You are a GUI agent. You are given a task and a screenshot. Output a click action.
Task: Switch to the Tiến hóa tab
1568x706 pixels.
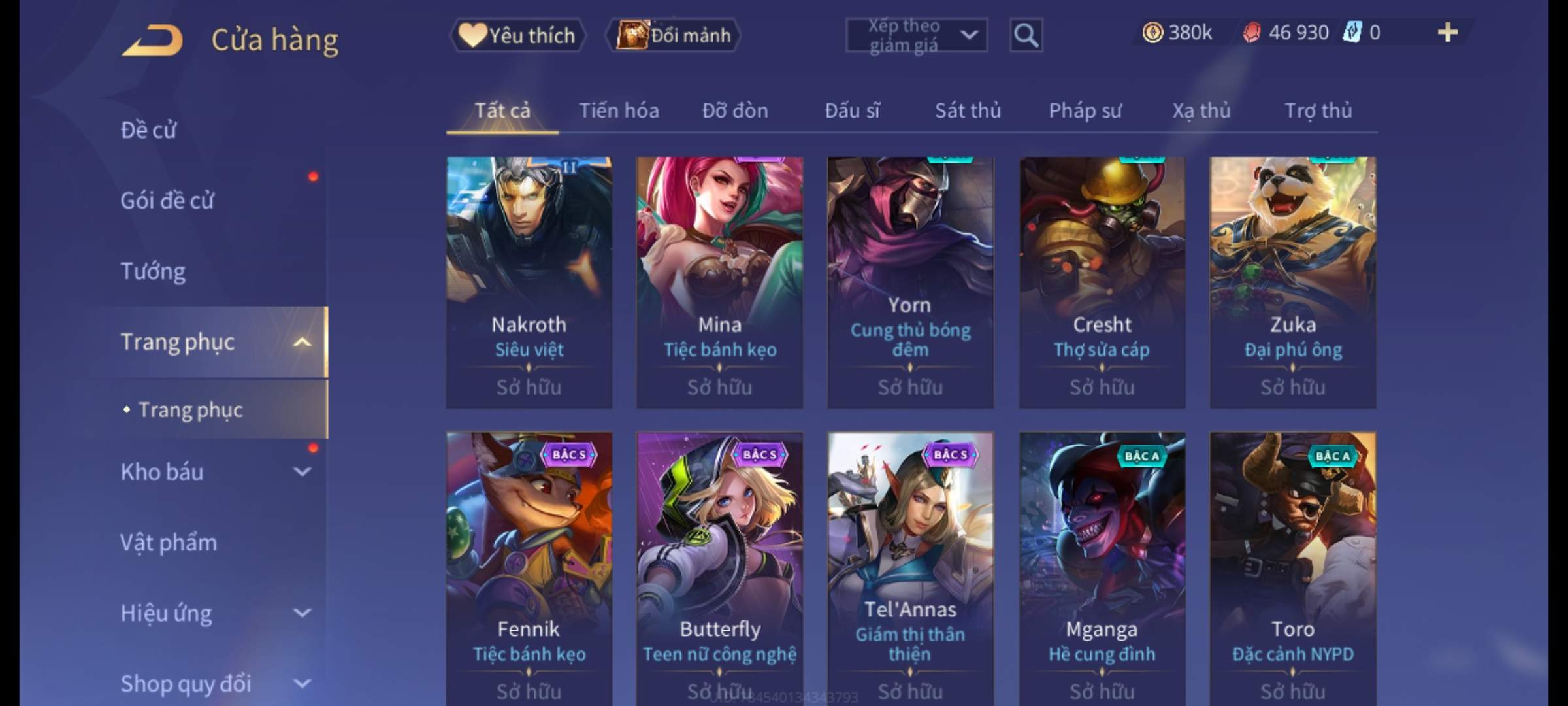[x=619, y=110]
